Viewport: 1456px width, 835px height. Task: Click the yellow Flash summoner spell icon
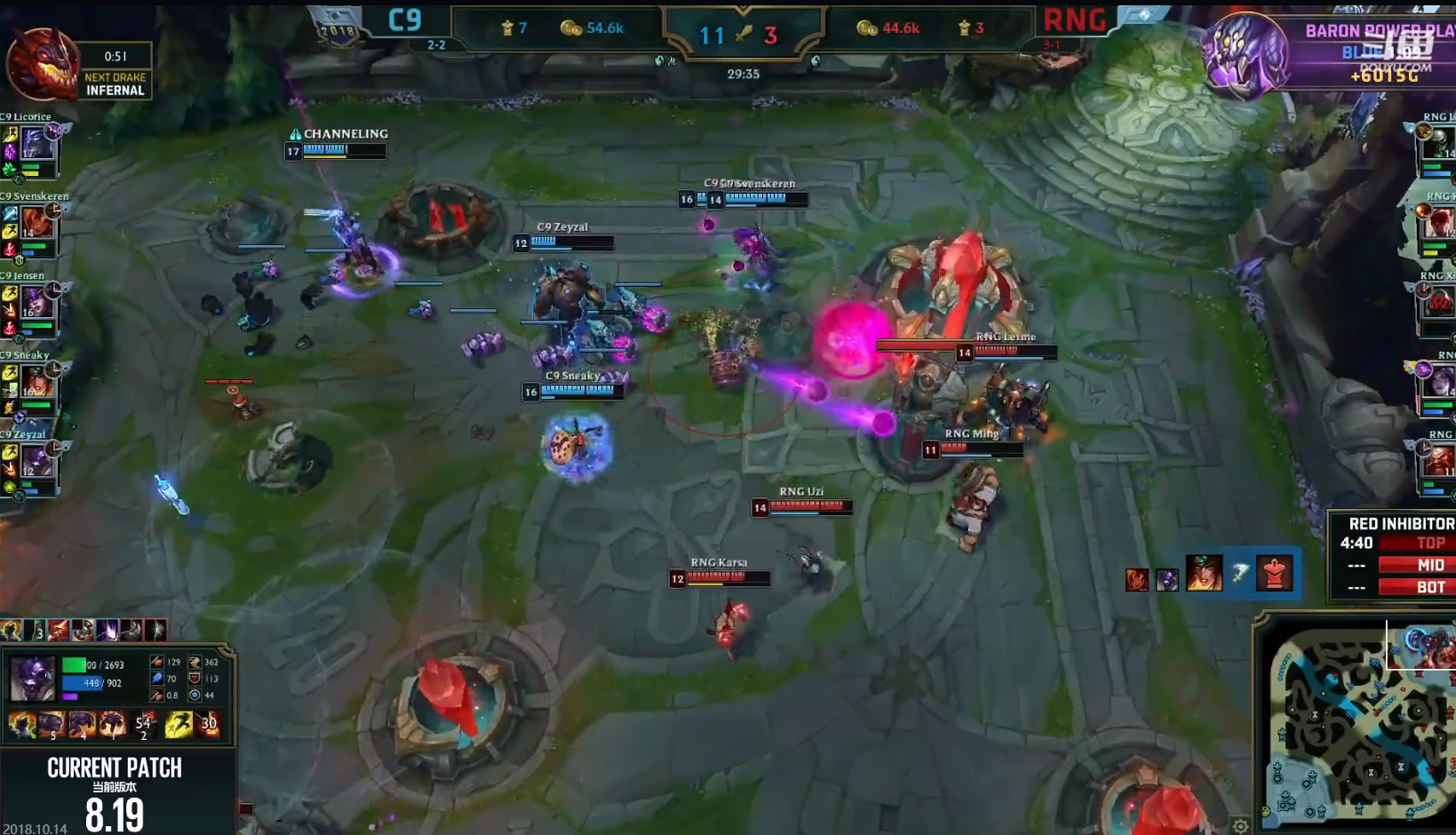coord(178,725)
